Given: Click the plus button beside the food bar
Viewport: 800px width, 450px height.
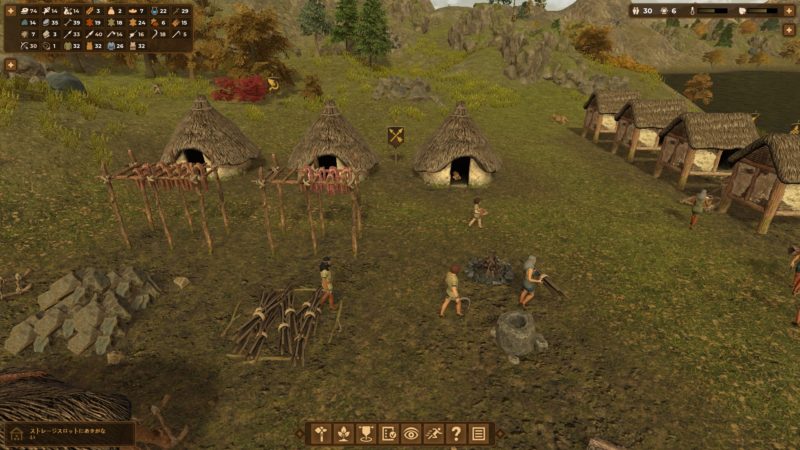Looking at the screenshot, I should click(x=789, y=11).
